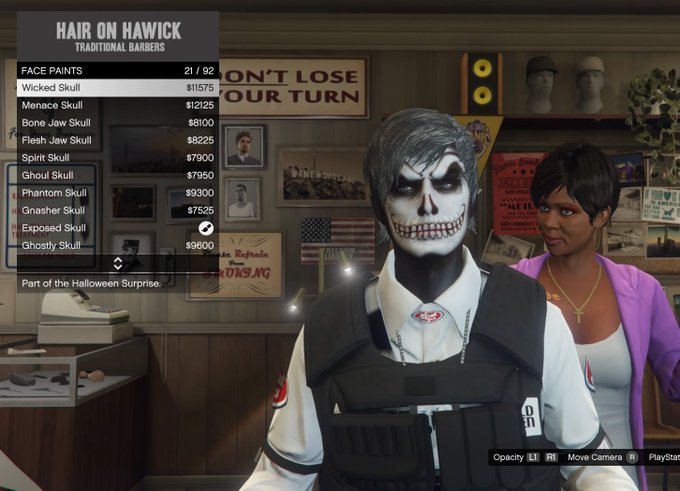The width and height of the screenshot is (680, 491).
Task: Click the list scroll arrows indicator
Action: point(117,264)
